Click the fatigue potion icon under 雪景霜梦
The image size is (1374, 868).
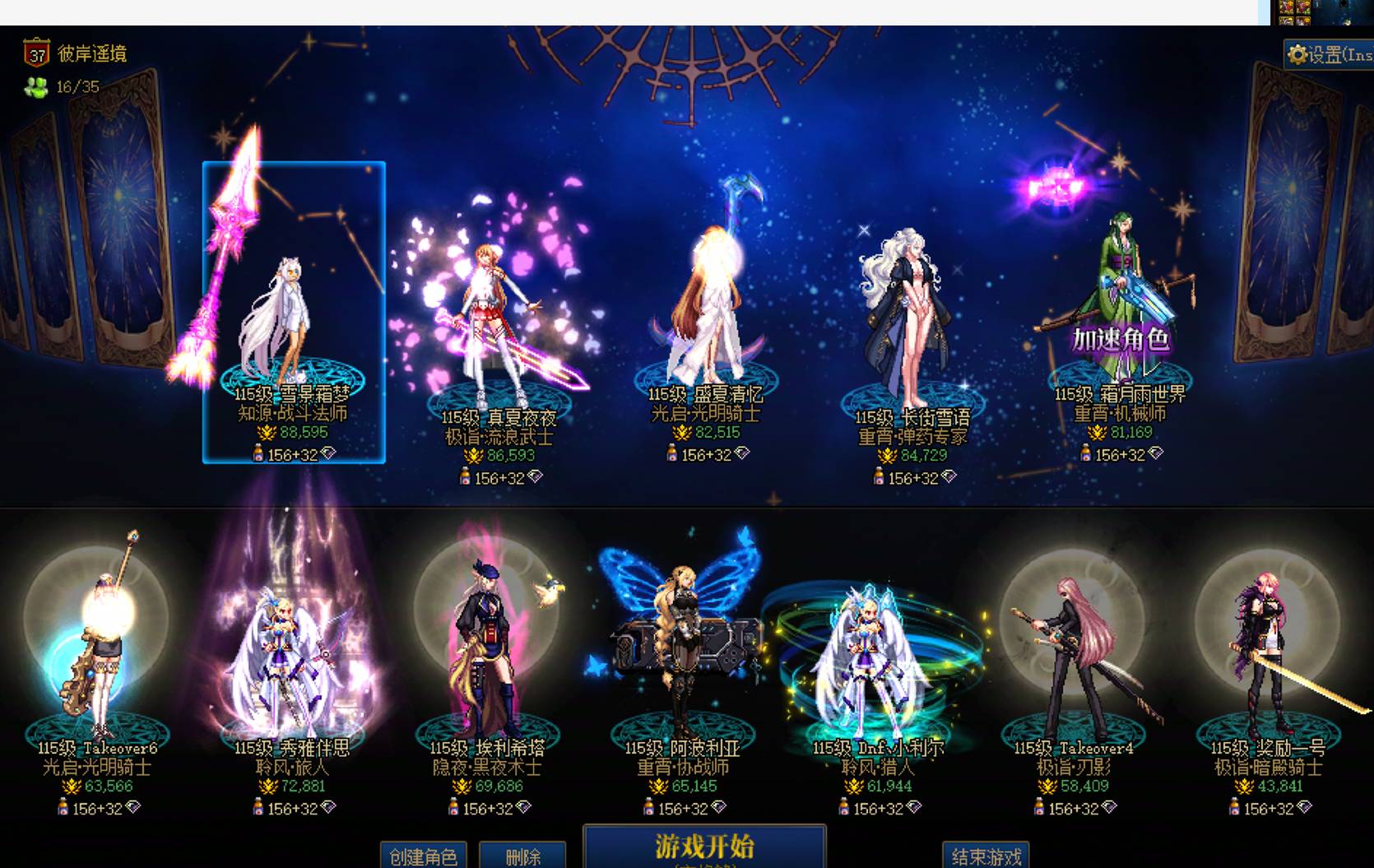click(258, 452)
